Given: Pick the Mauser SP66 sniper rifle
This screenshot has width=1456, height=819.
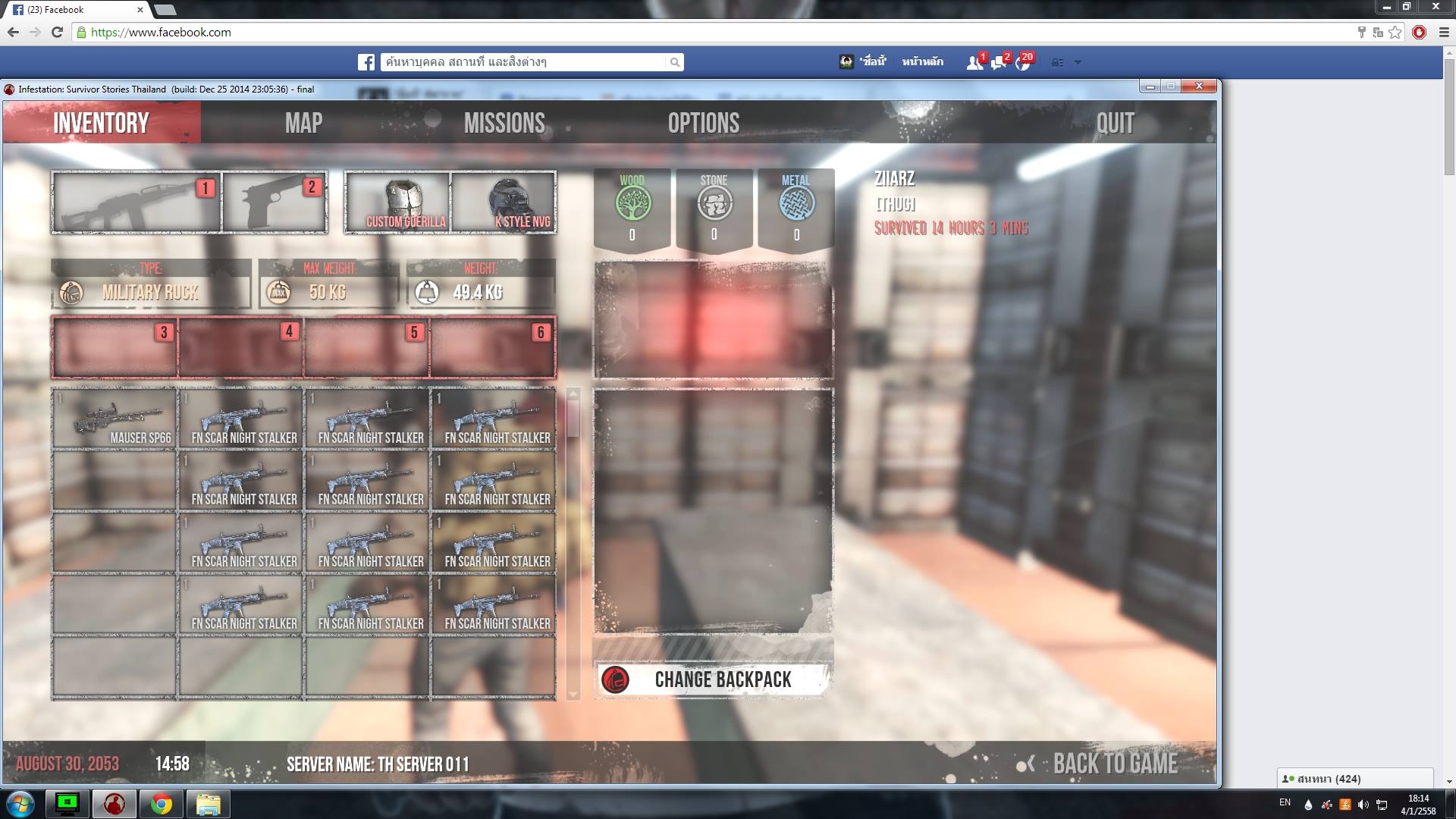Looking at the screenshot, I should click(115, 419).
